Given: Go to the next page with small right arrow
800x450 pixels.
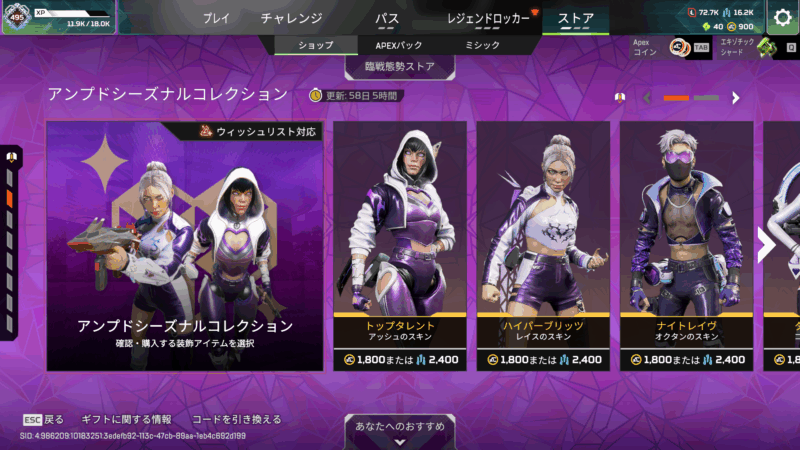Looking at the screenshot, I should click(736, 98).
